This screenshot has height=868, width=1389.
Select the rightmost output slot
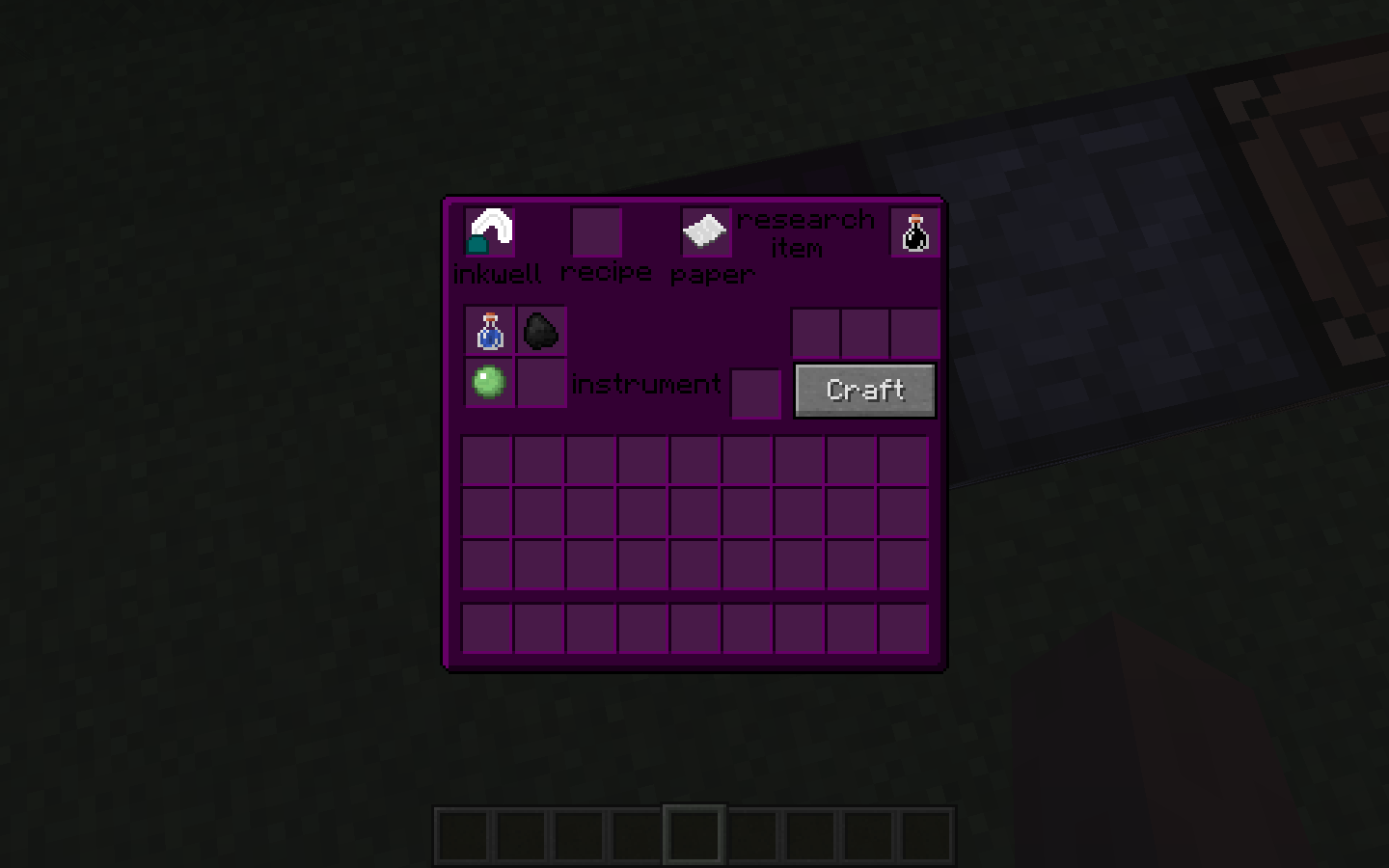click(x=914, y=333)
